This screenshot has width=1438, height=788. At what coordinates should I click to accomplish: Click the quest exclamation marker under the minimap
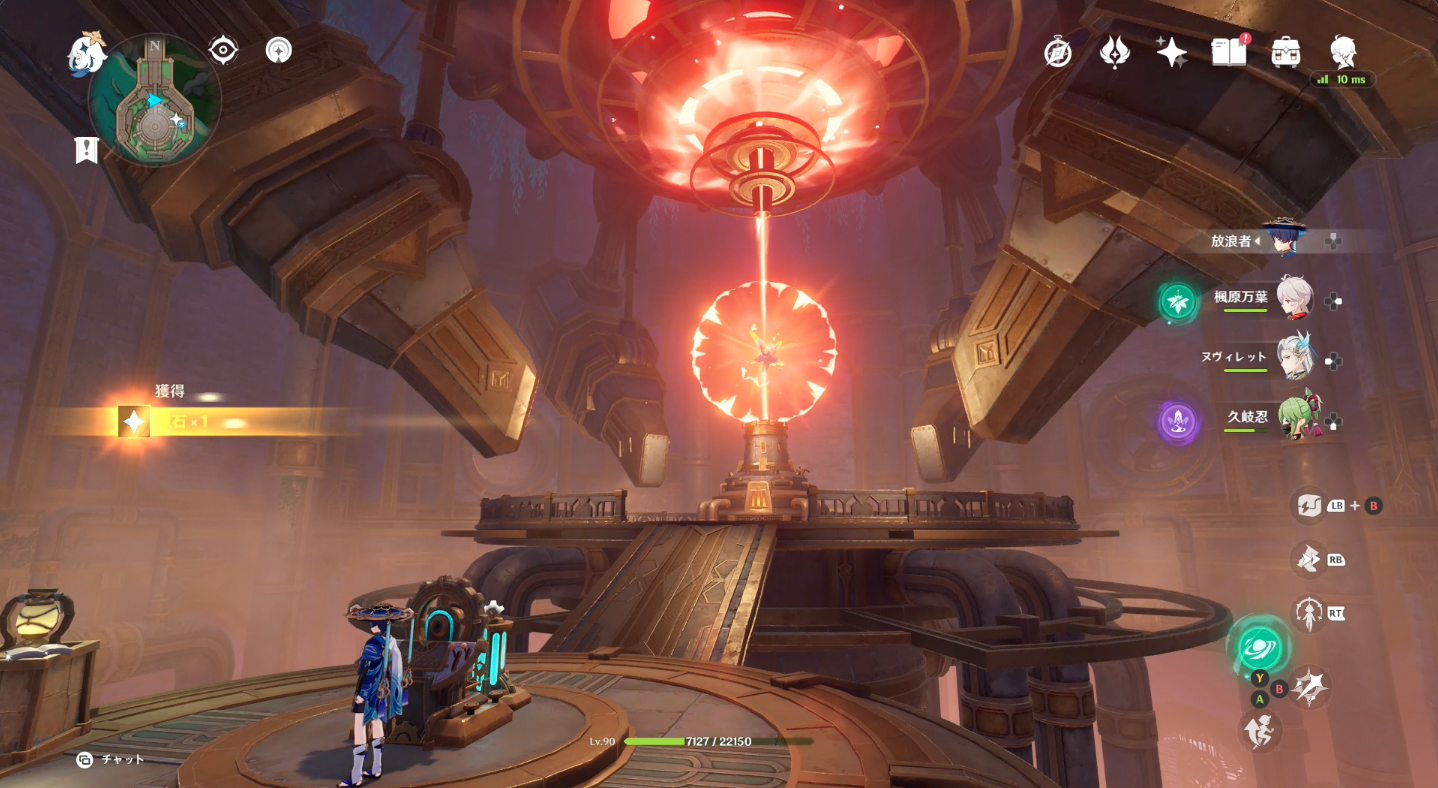[x=88, y=150]
